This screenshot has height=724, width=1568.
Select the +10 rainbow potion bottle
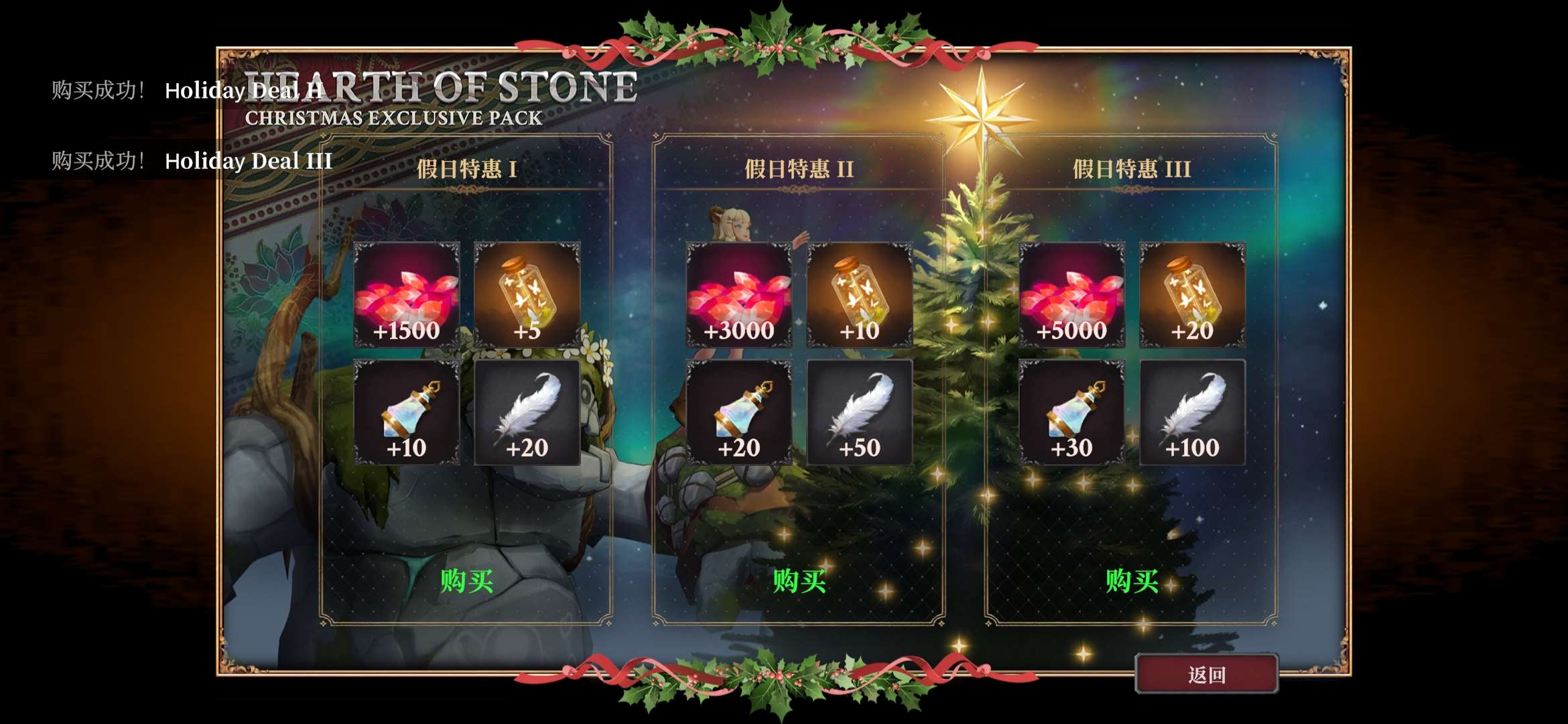click(407, 412)
